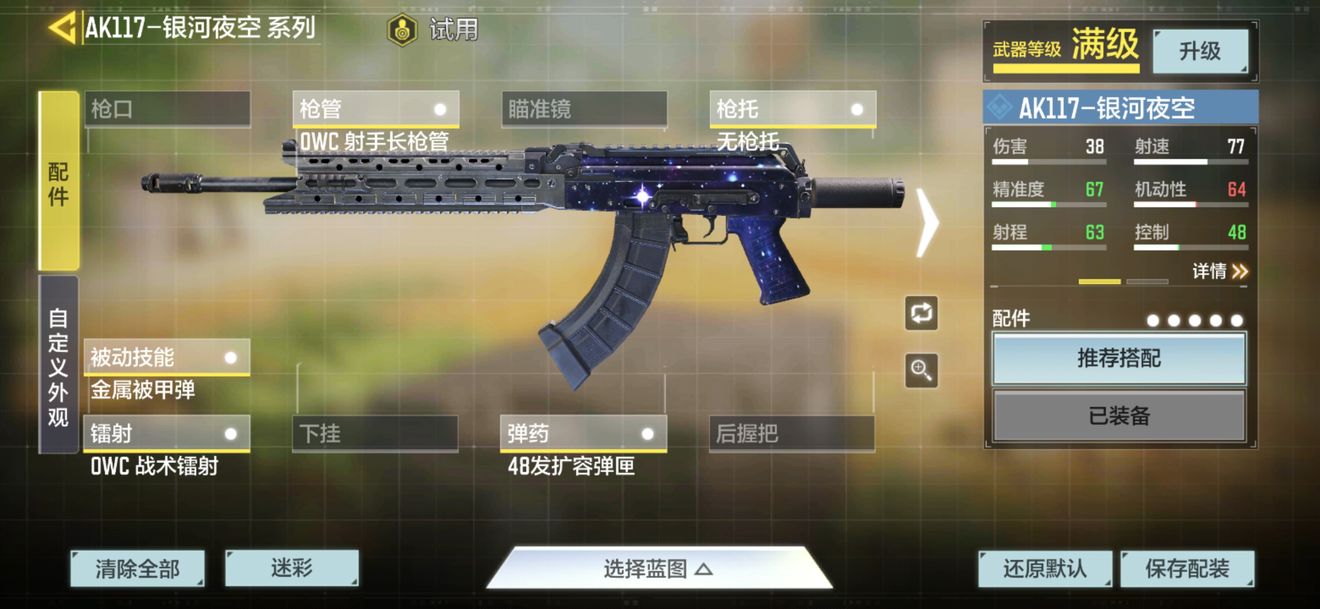The width and height of the screenshot is (1320, 609).
Task: Choose the 瞄准镜 optic slot
Action: pos(584,109)
